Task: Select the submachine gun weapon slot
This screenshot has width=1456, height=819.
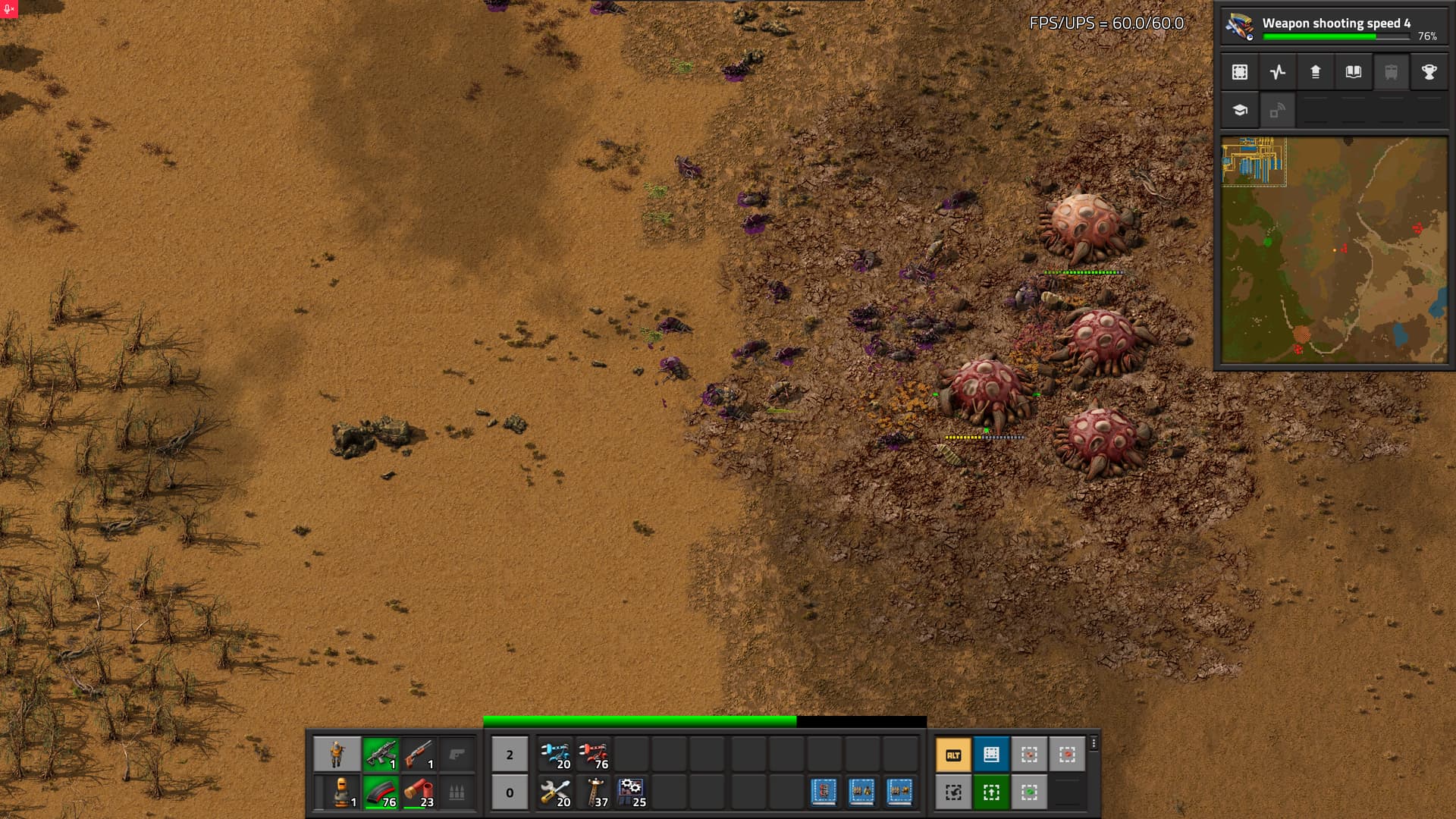Action: 381,754
